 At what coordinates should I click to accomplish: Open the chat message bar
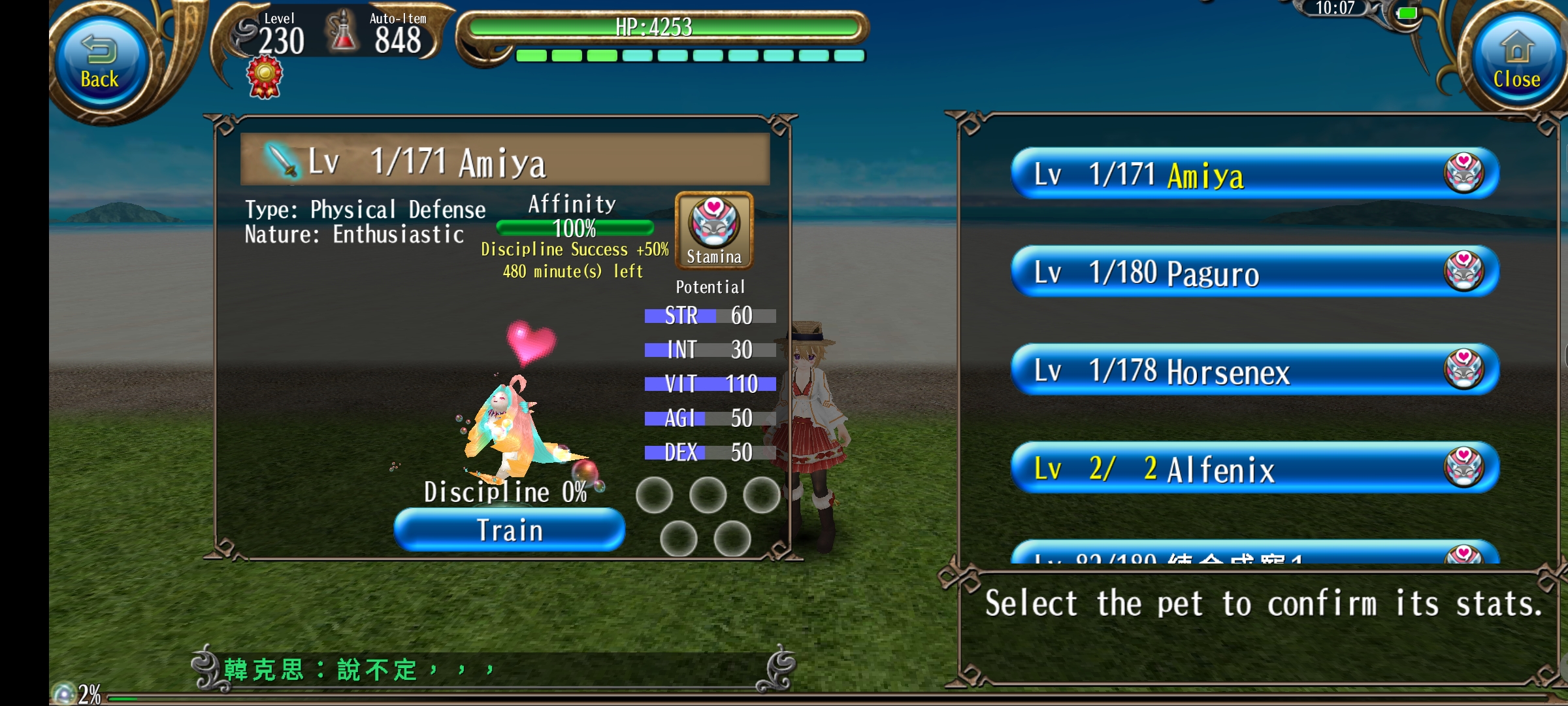pos(493,669)
